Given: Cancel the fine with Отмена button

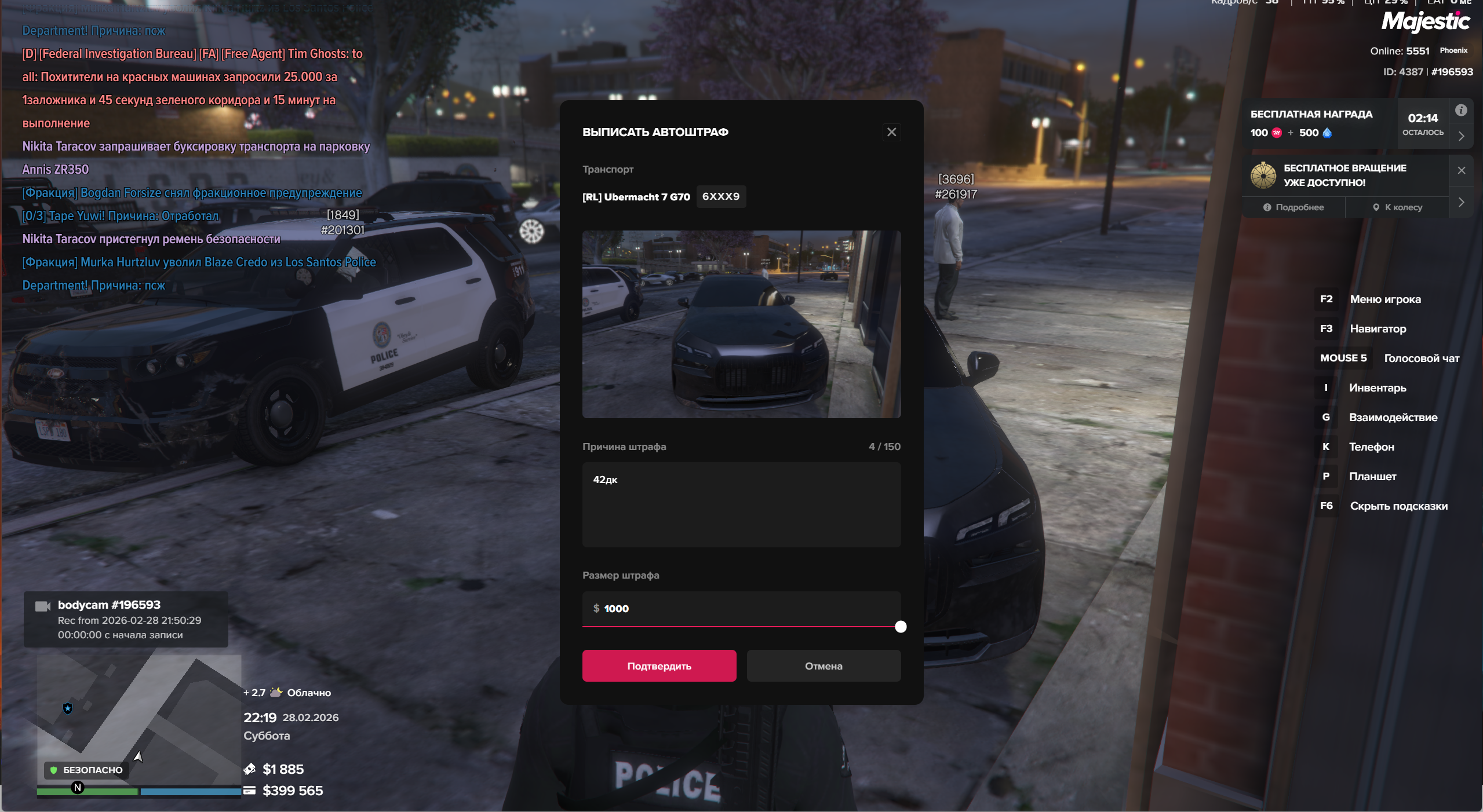Looking at the screenshot, I should tap(823, 666).
